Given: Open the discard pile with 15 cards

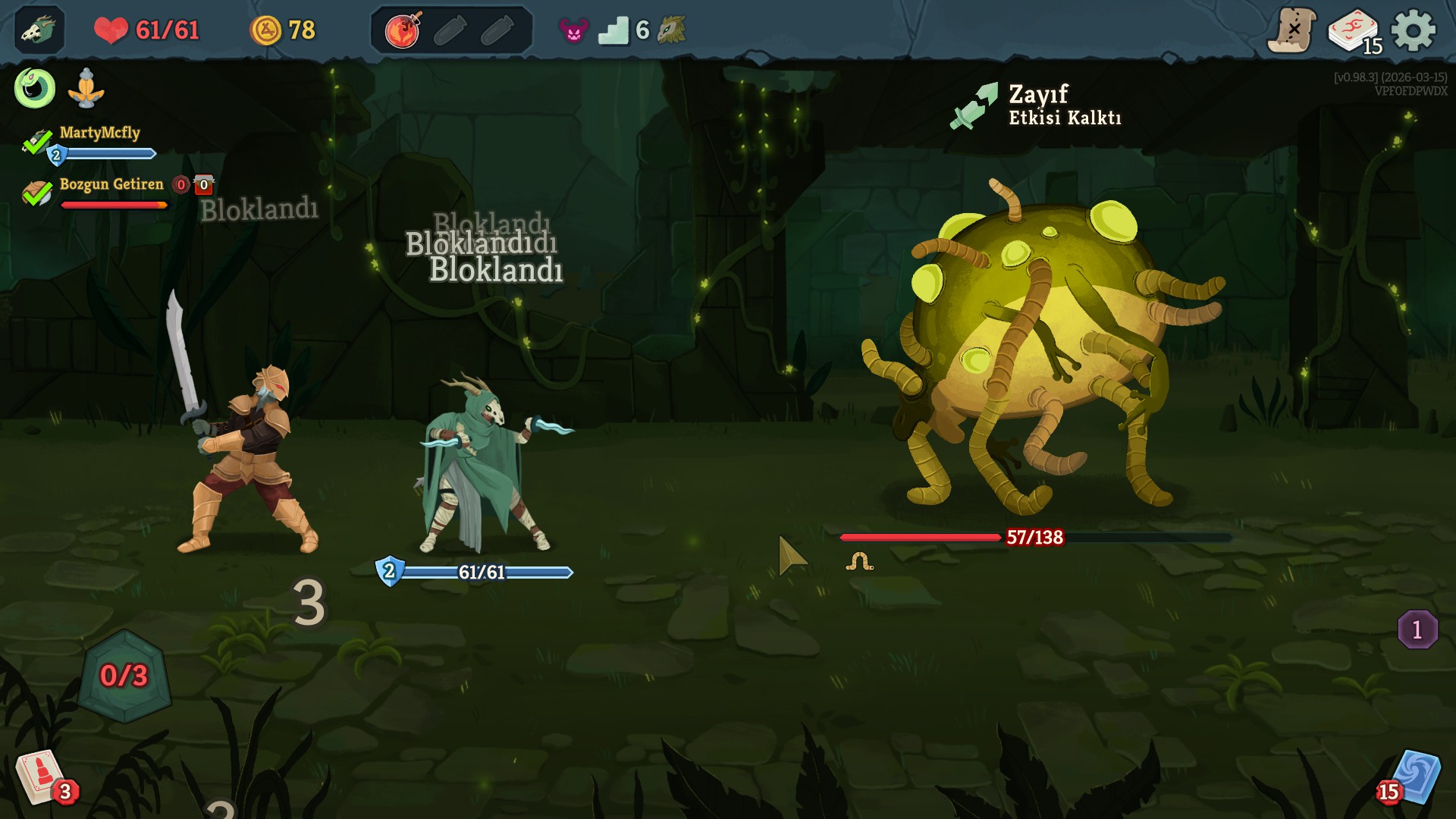Looking at the screenshot, I should [x=1414, y=778].
